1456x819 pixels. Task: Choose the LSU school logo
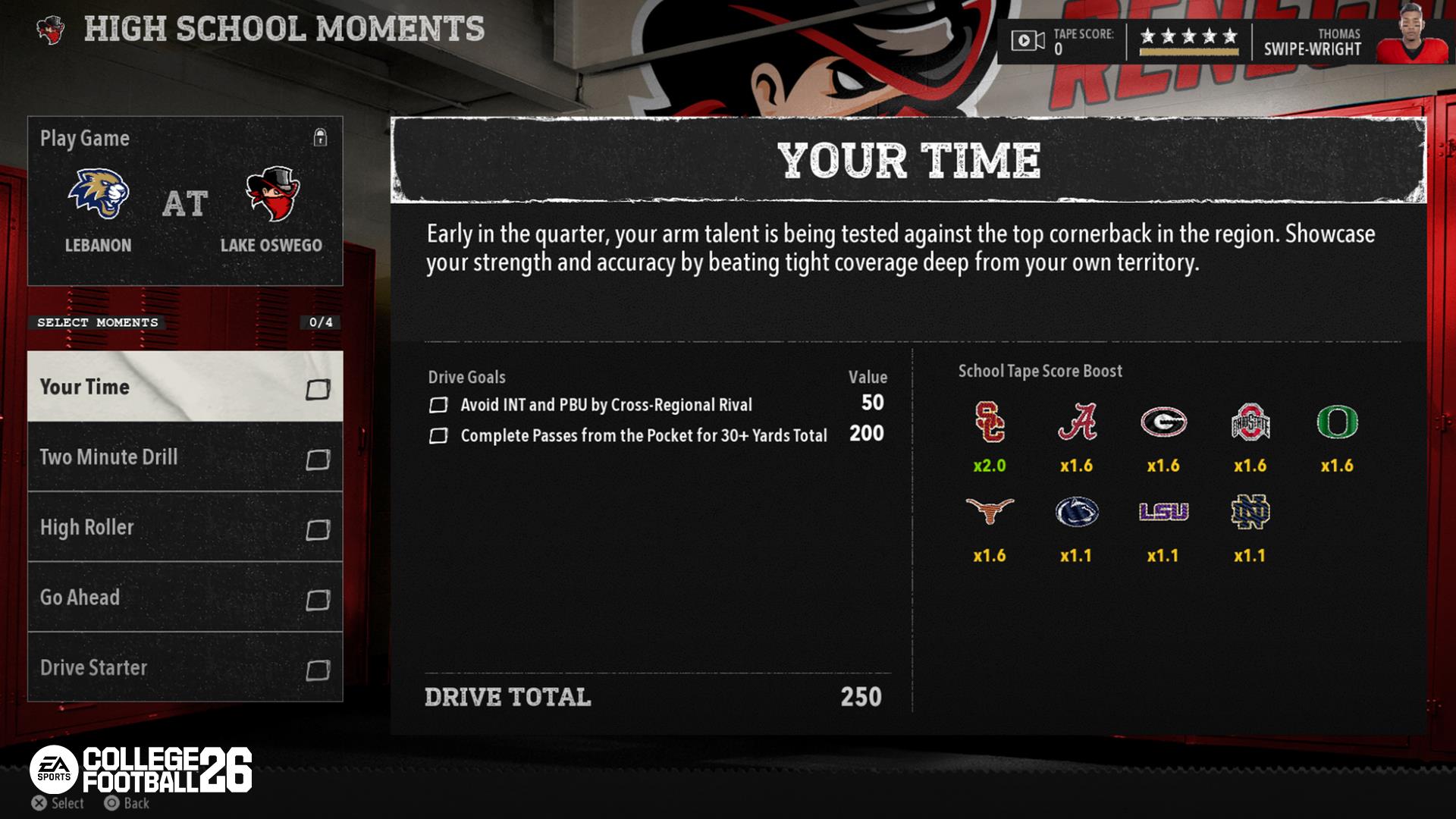tap(1163, 512)
